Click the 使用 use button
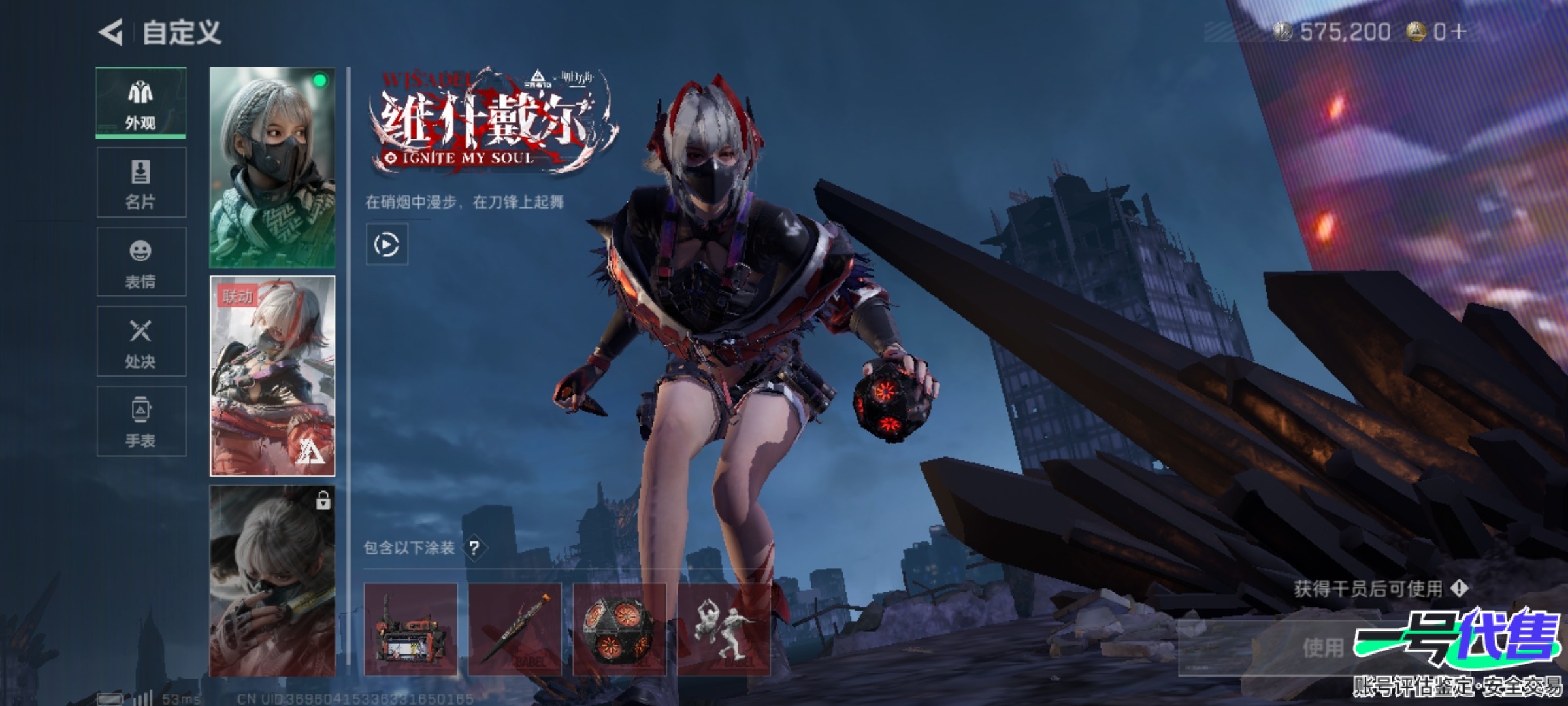Viewport: 1568px width, 706px height. (x=1322, y=648)
